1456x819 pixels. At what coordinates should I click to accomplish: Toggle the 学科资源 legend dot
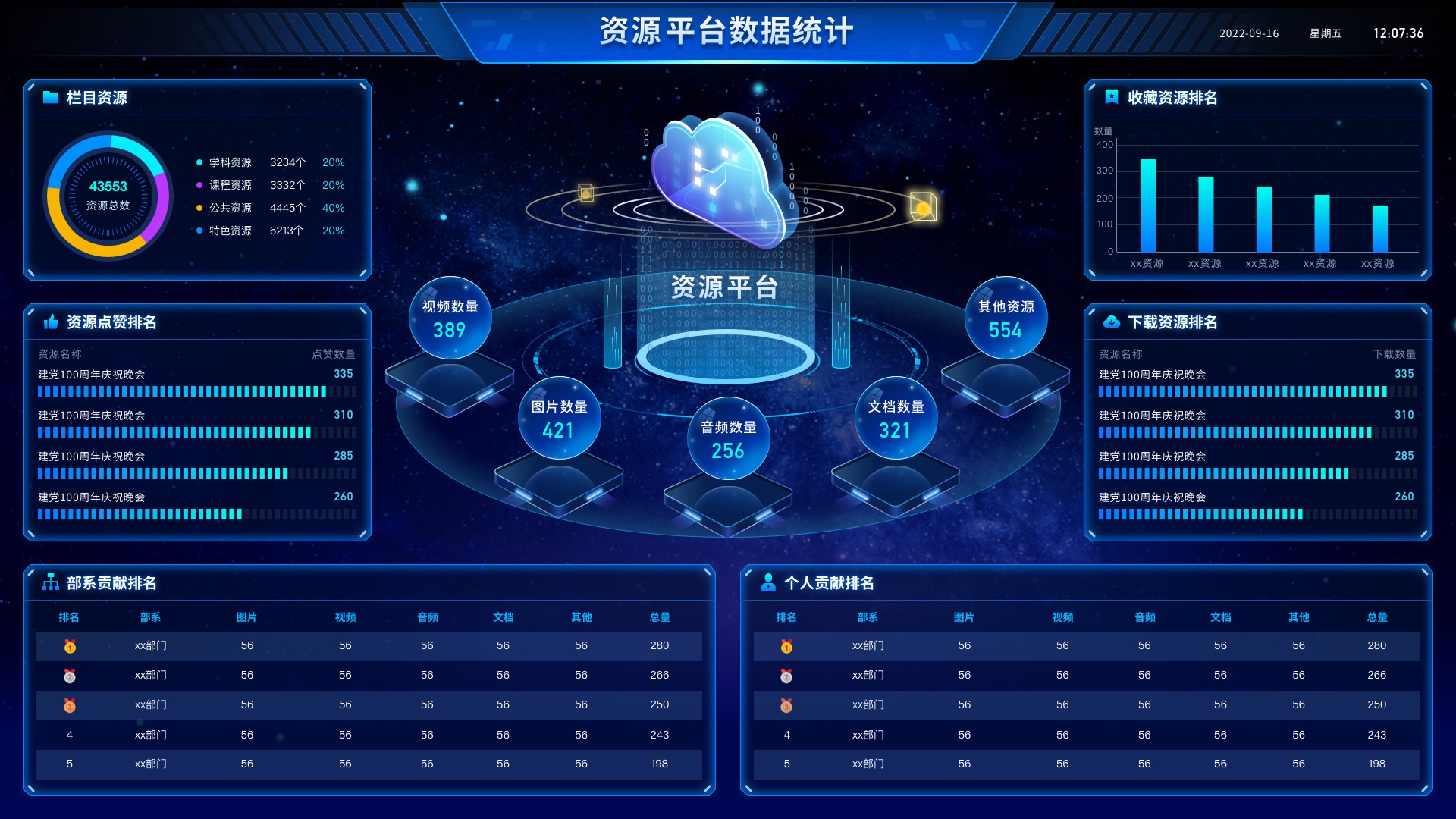click(199, 162)
